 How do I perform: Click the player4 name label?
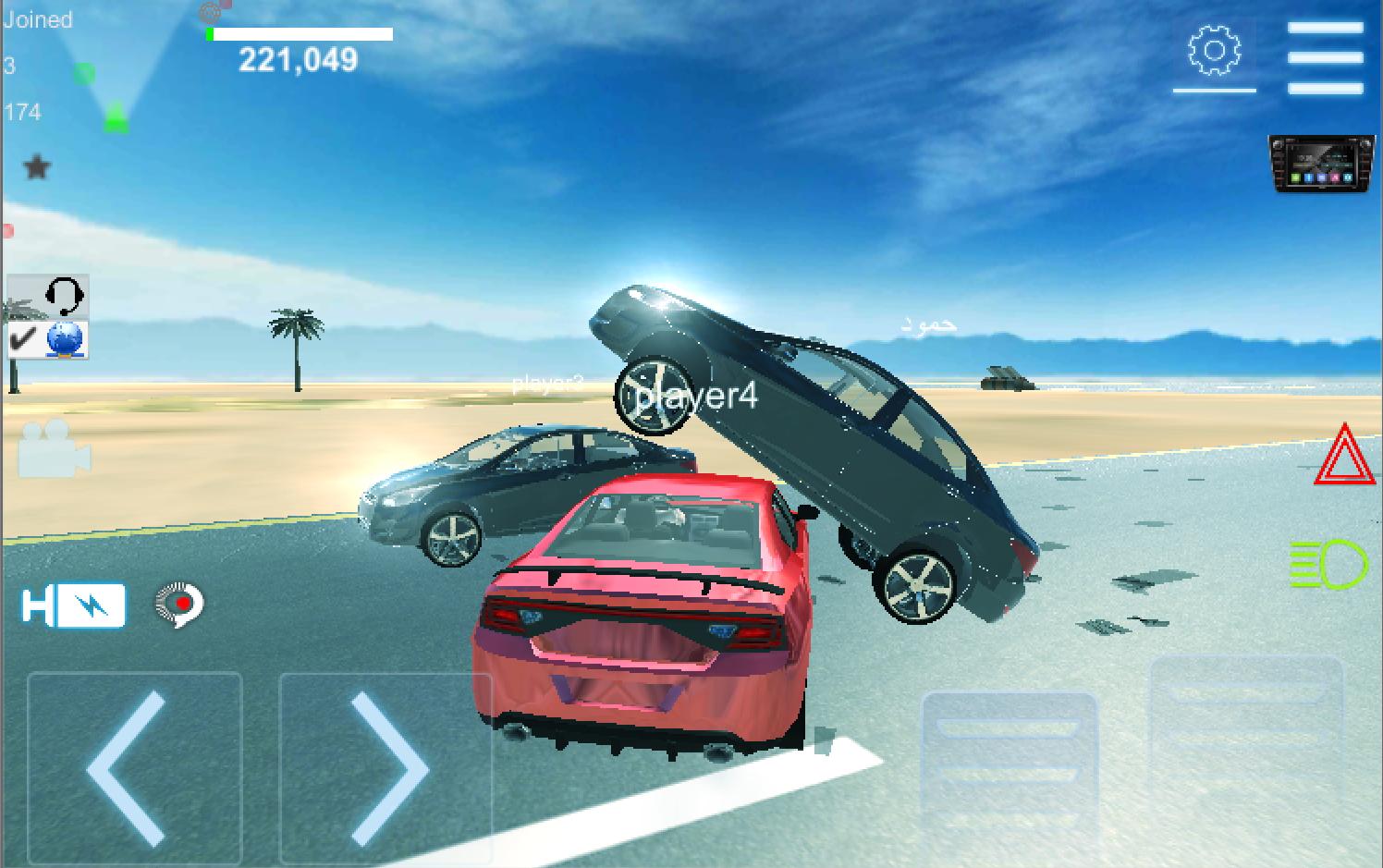pos(698,398)
